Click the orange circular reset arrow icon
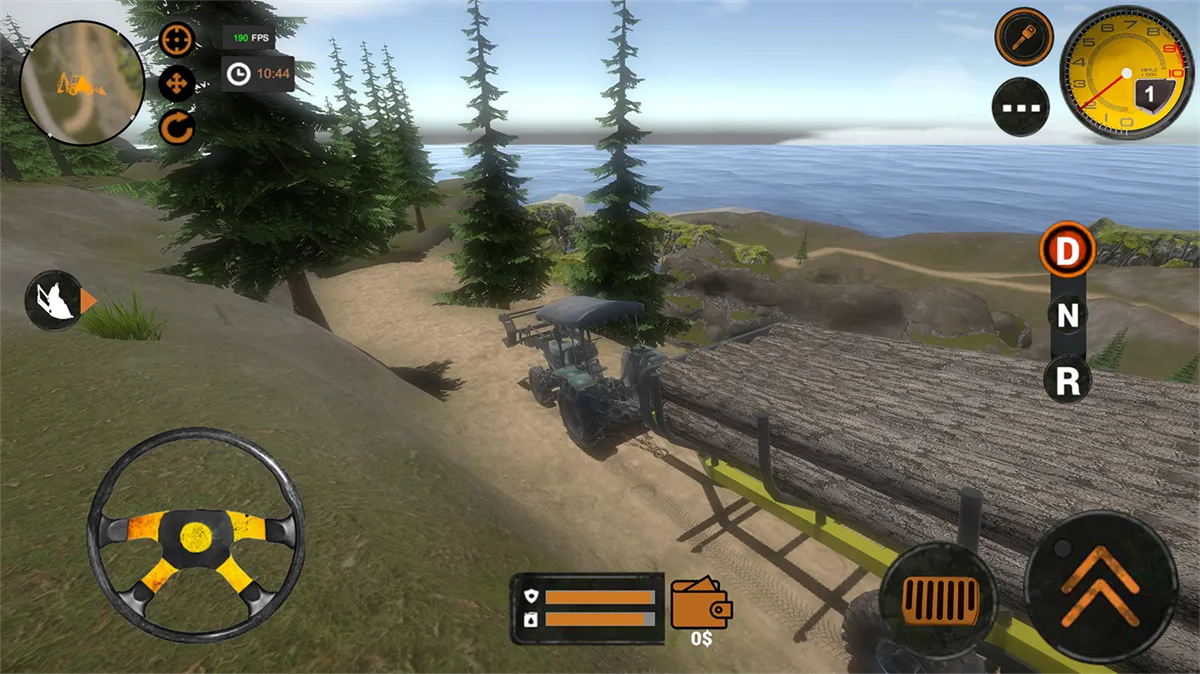This screenshot has height=674, width=1200. [x=177, y=128]
